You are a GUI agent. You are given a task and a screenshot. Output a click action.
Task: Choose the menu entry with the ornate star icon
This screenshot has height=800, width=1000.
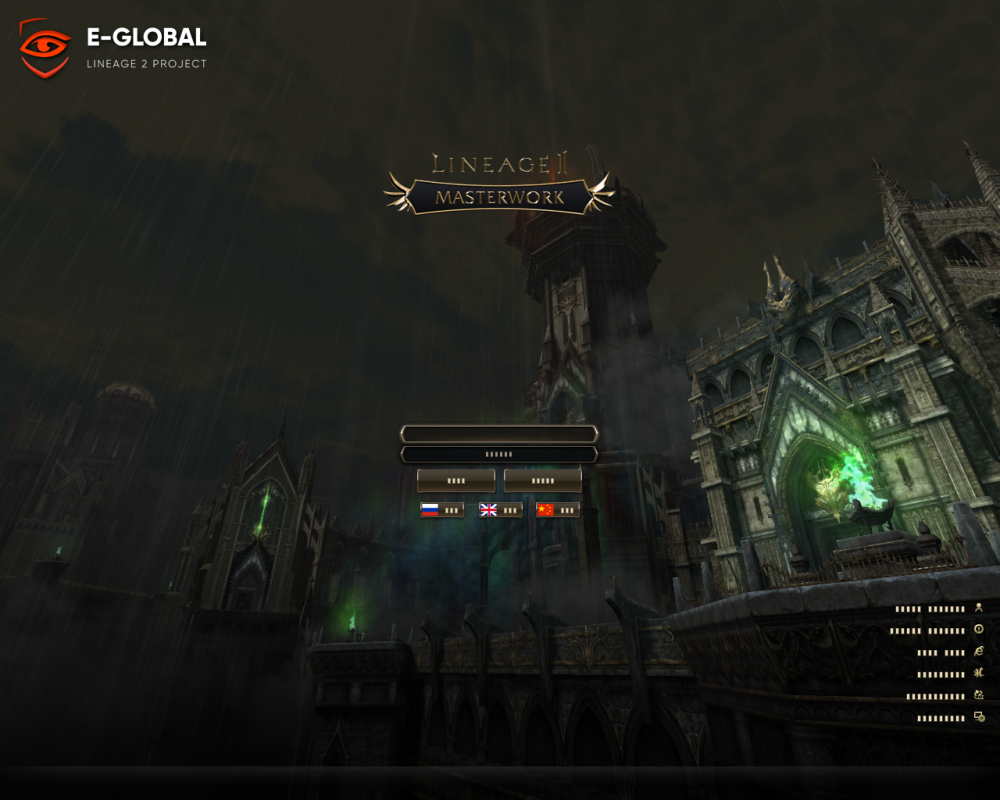pos(946,674)
